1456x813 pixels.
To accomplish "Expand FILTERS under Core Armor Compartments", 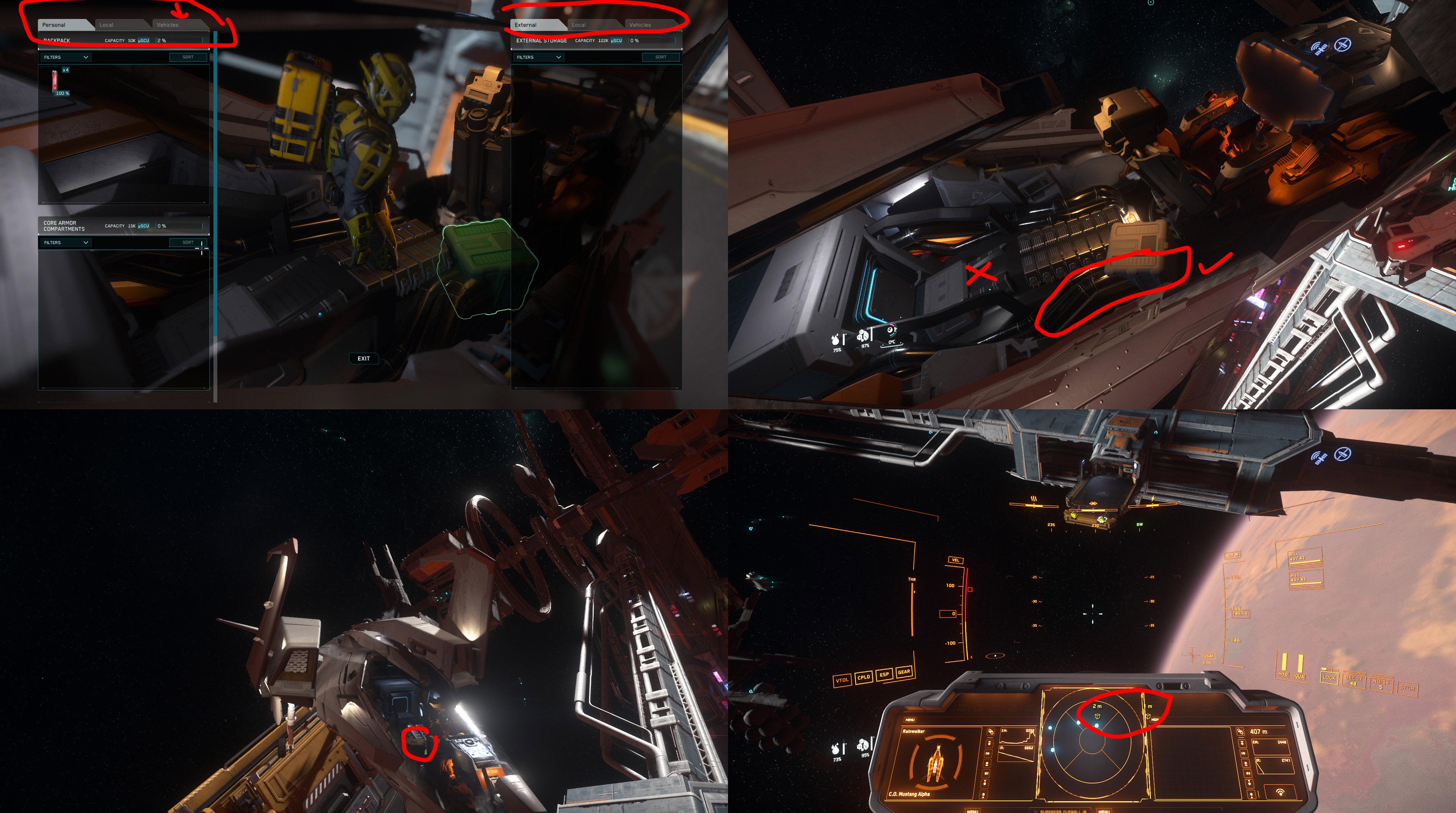I will (65, 242).
